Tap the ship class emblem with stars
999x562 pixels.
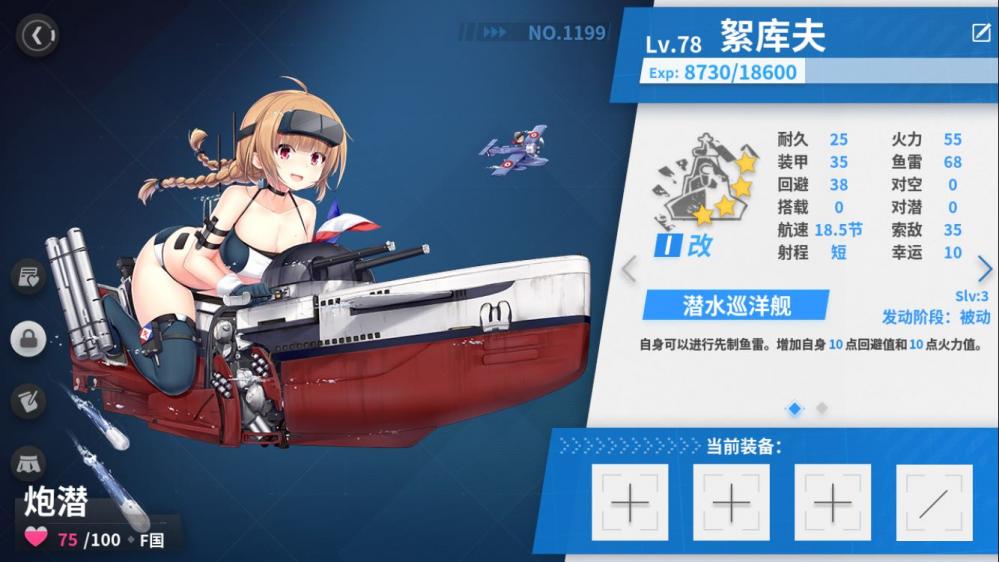701,187
